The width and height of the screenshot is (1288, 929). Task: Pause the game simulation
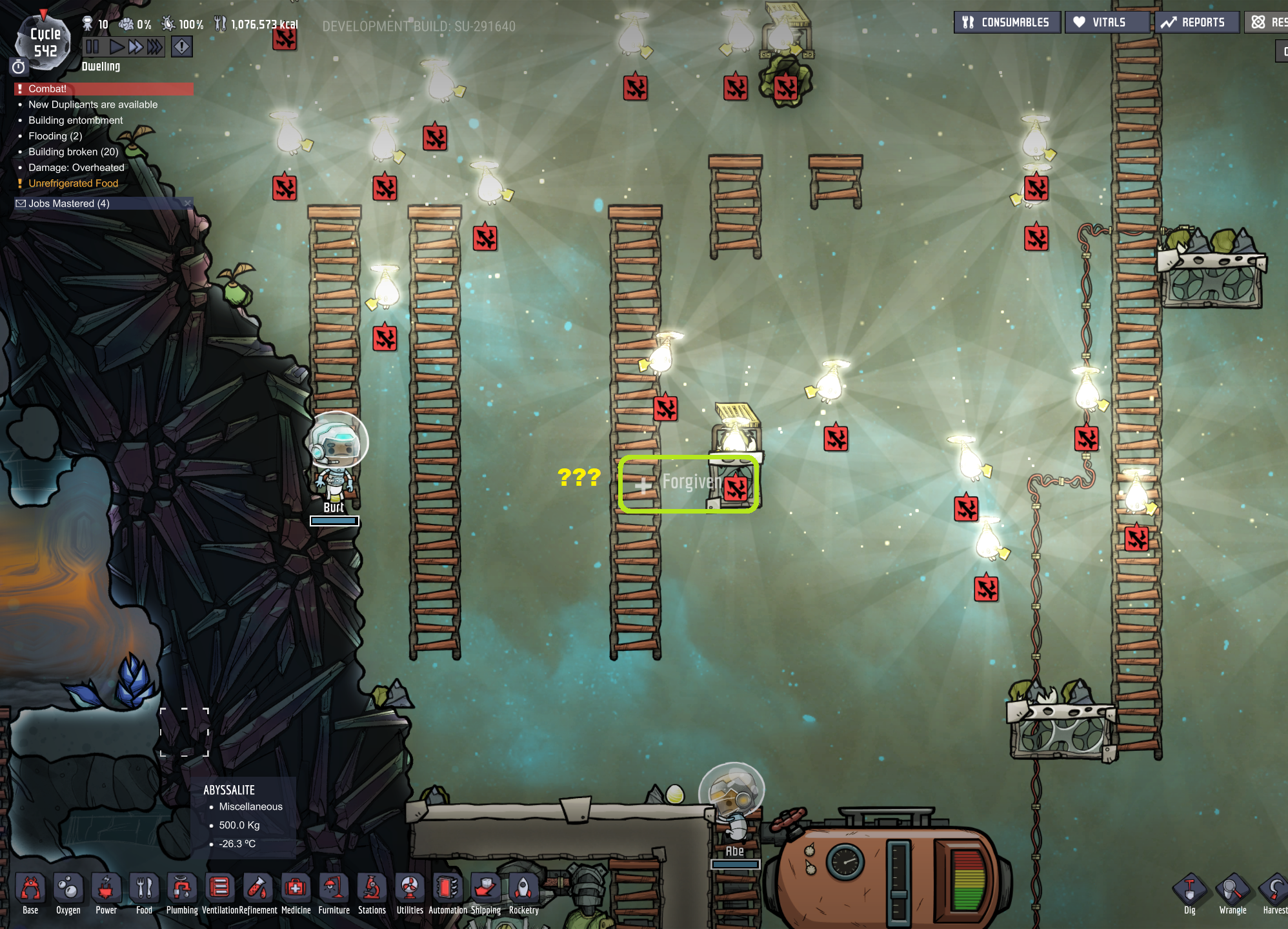(92, 46)
